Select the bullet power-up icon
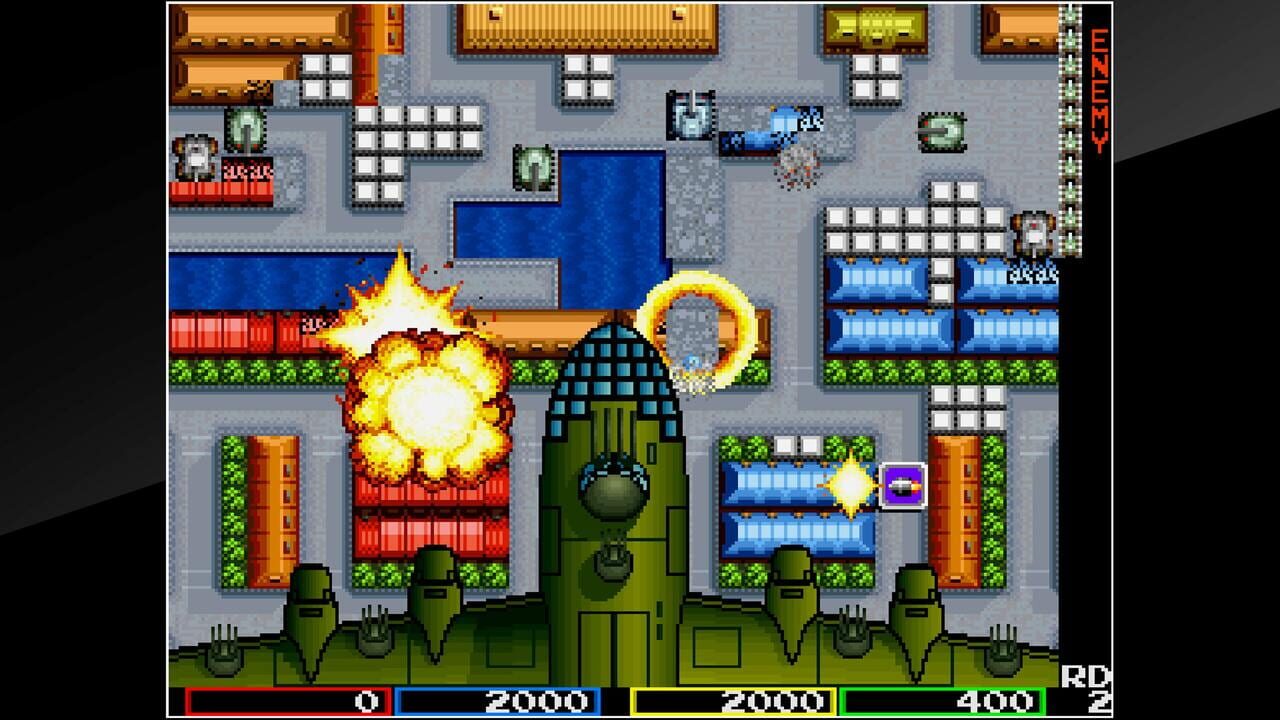 pyautogui.click(x=902, y=484)
